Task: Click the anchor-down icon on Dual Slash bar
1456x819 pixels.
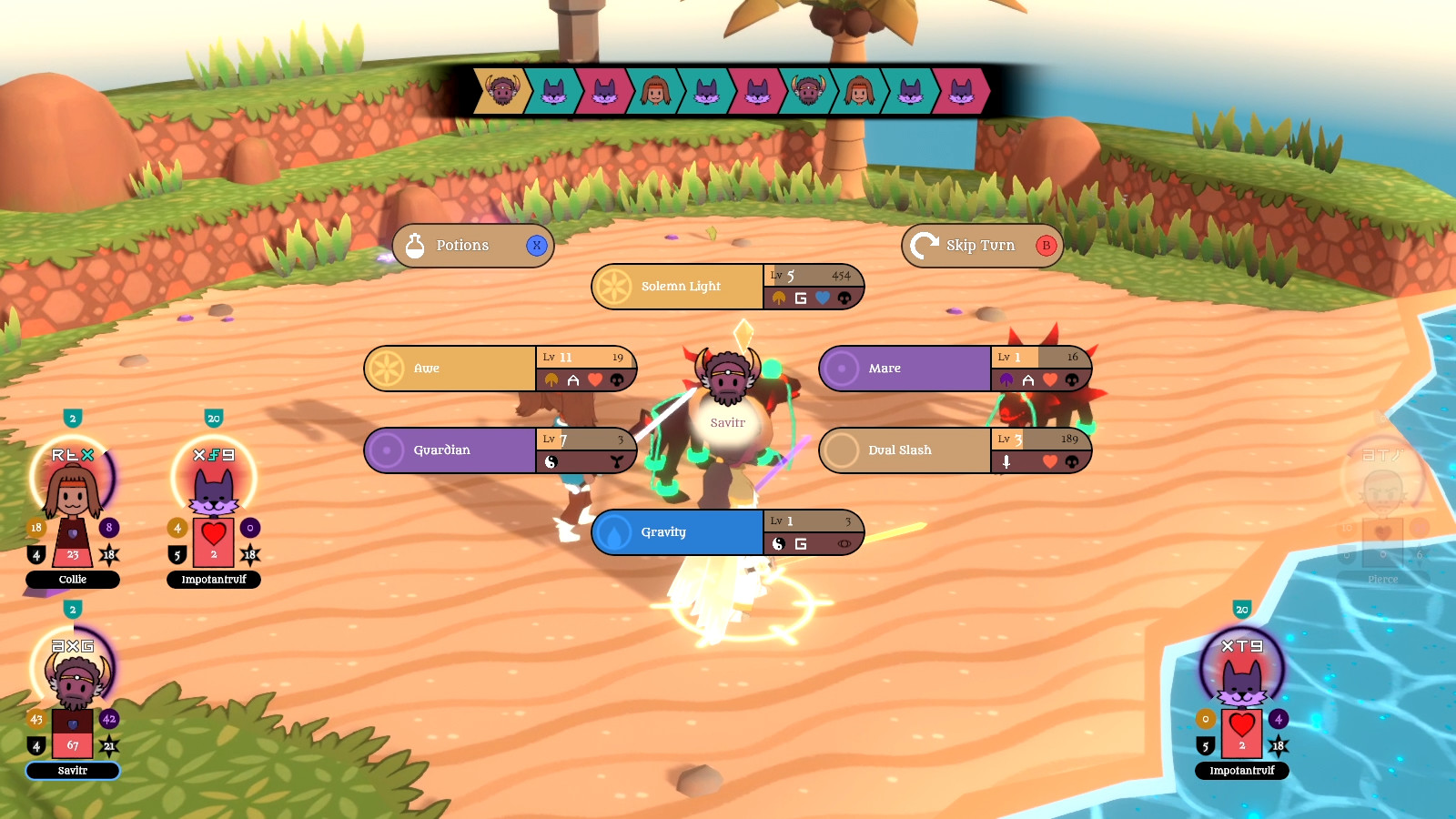Action: click(1007, 462)
